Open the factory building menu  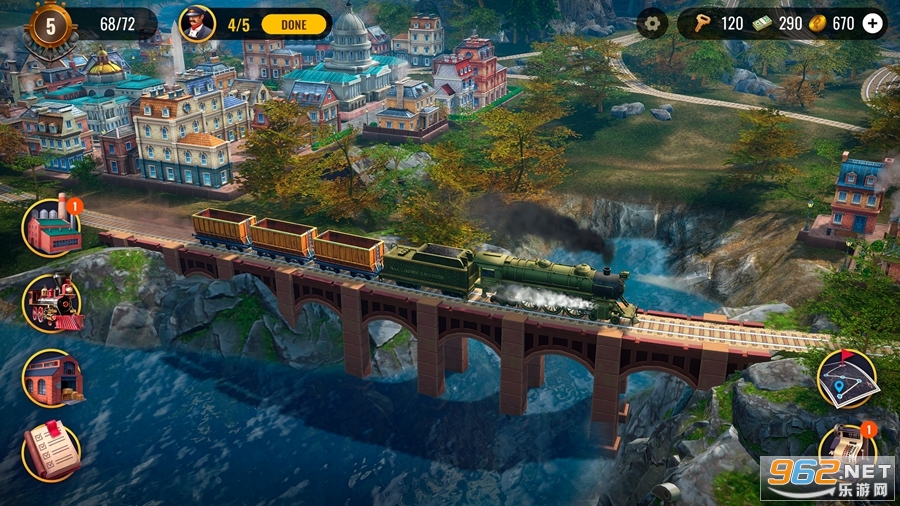[x=52, y=228]
